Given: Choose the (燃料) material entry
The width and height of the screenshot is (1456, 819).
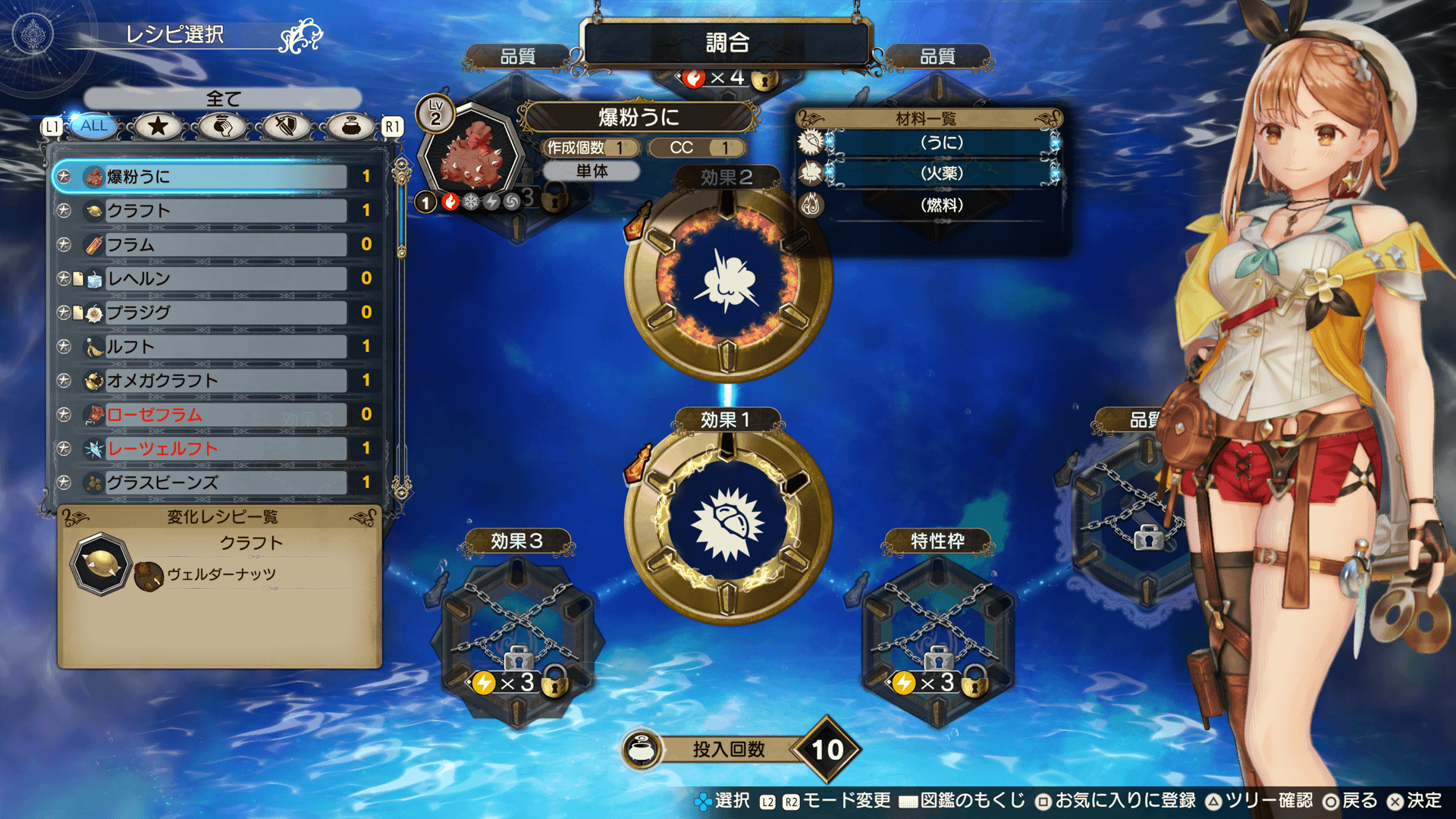Looking at the screenshot, I should pyautogui.click(x=940, y=205).
